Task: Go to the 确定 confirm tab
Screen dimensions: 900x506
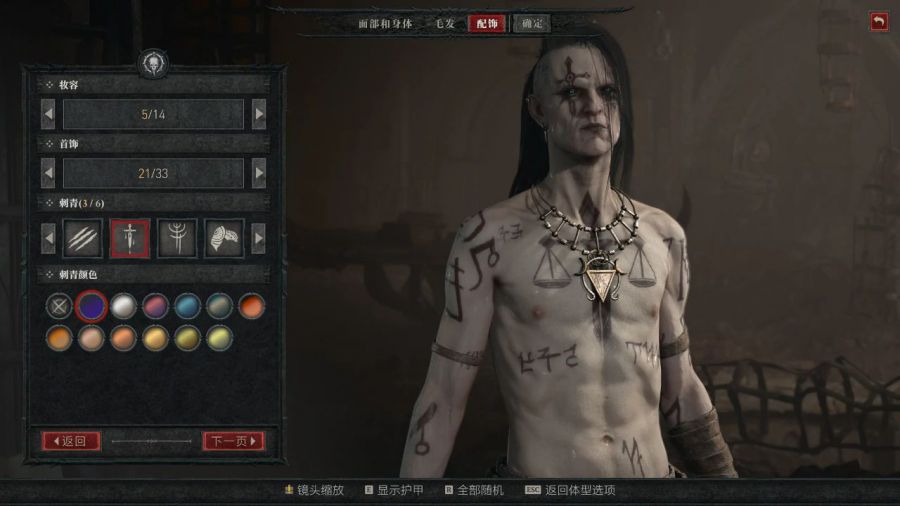Action: pyautogui.click(x=532, y=23)
